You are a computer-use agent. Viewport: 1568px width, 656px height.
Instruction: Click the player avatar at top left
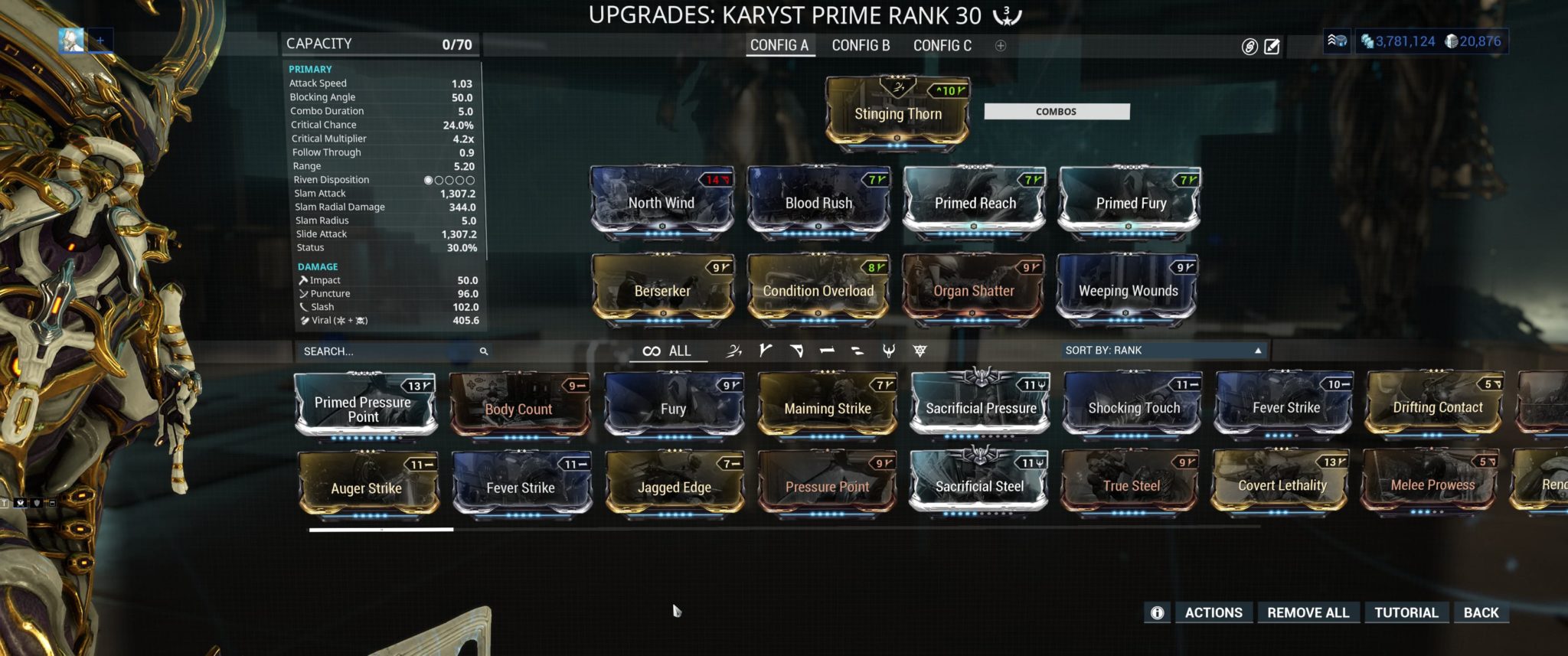pyautogui.click(x=72, y=40)
